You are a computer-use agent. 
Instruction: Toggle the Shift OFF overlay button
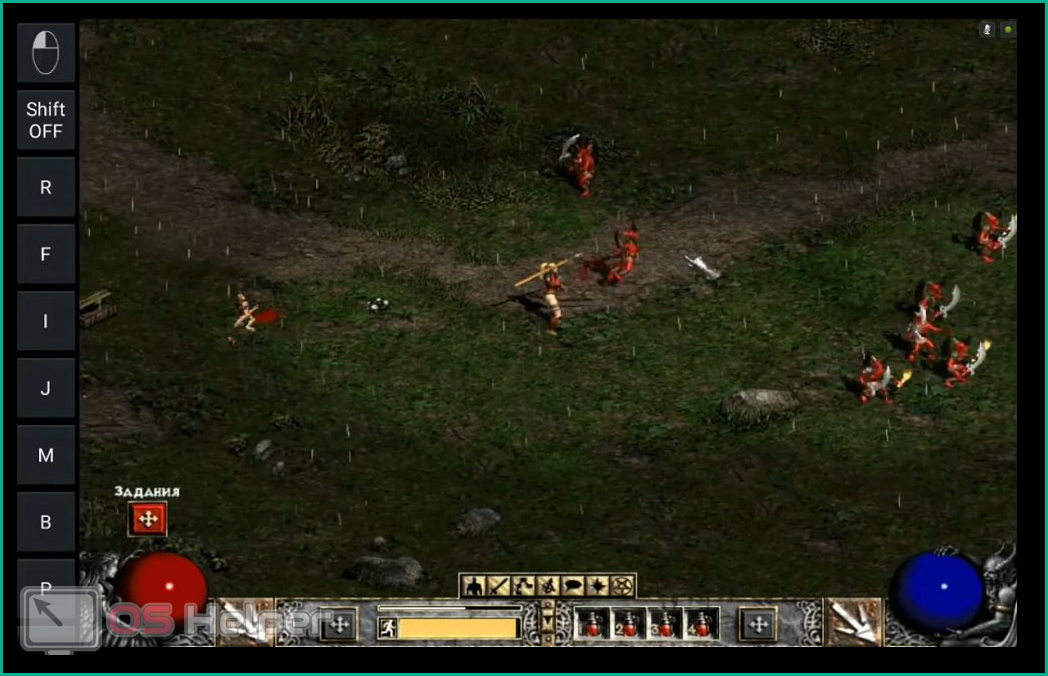coord(46,120)
